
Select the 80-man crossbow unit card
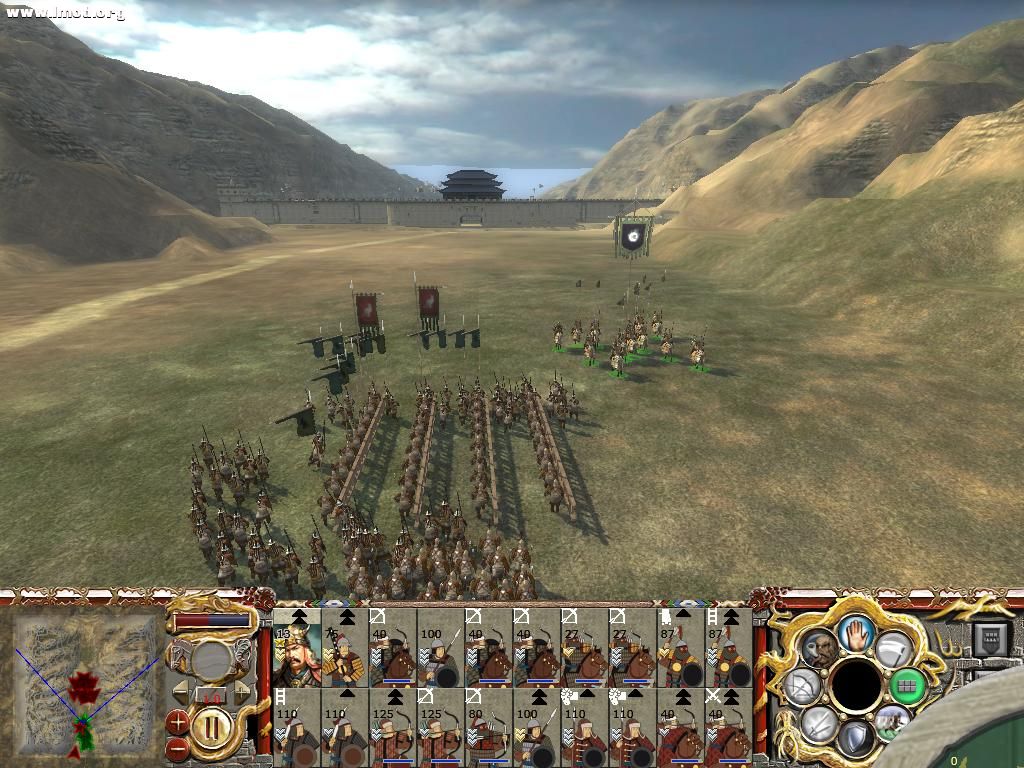click(x=489, y=727)
